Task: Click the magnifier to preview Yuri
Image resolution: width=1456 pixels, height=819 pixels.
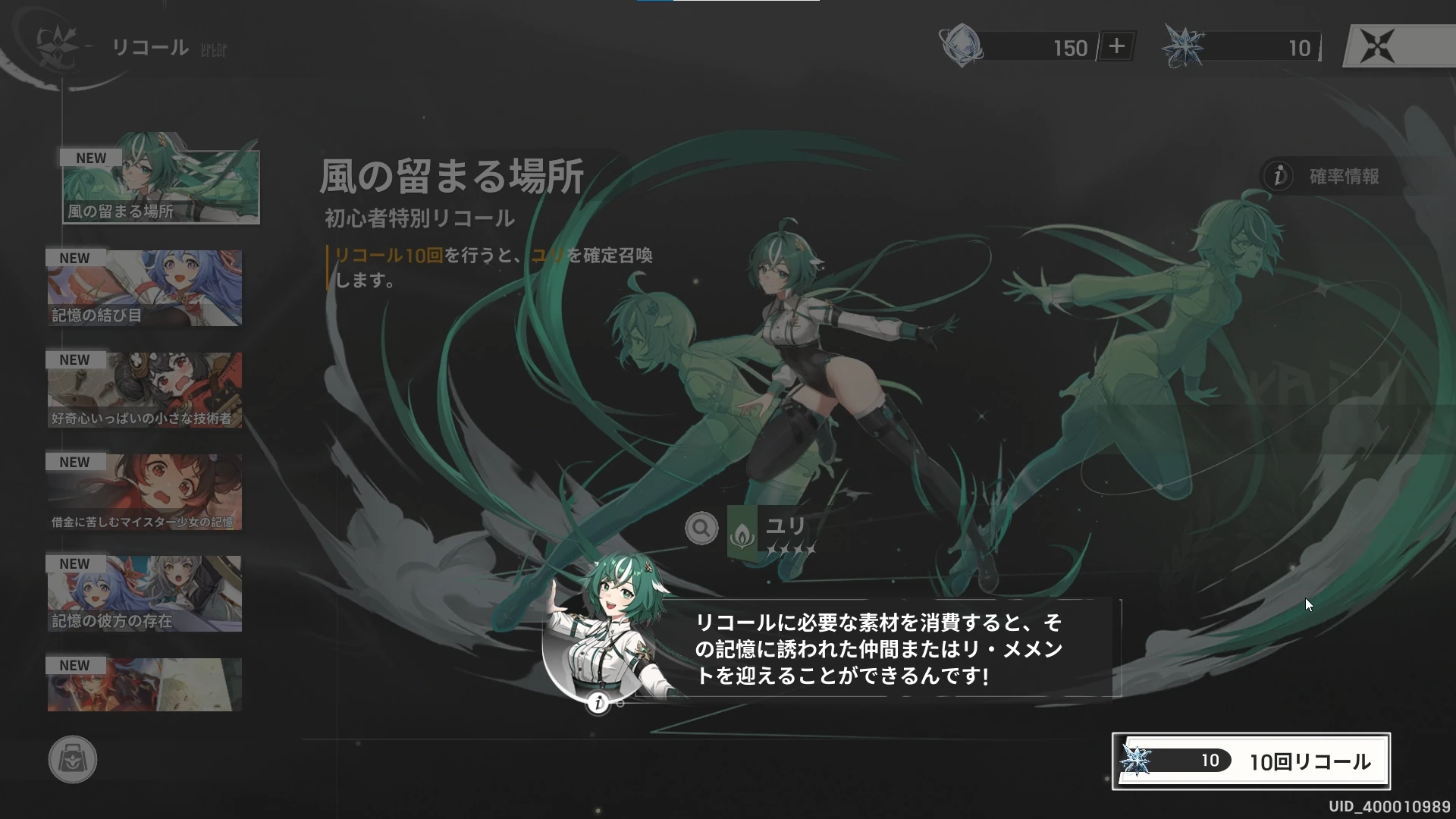Action: tap(701, 528)
